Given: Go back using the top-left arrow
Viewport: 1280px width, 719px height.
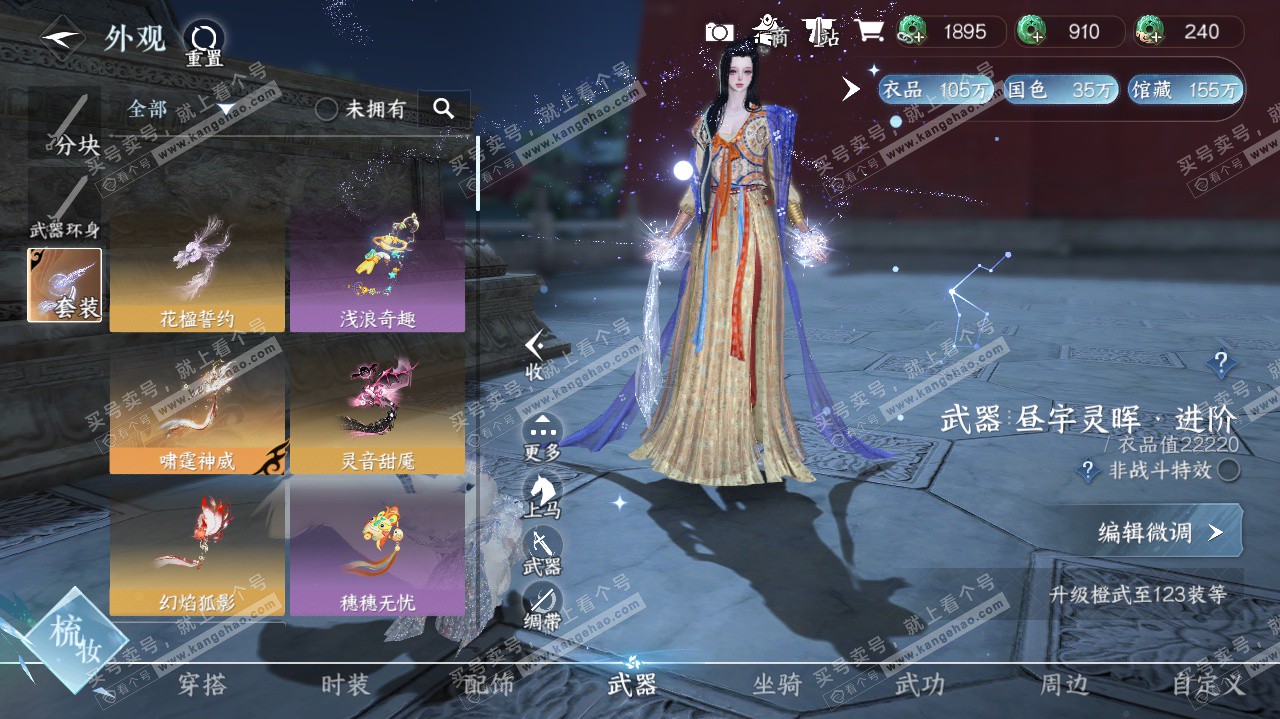Looking at the screenshot, I should [x=62, y=37].
